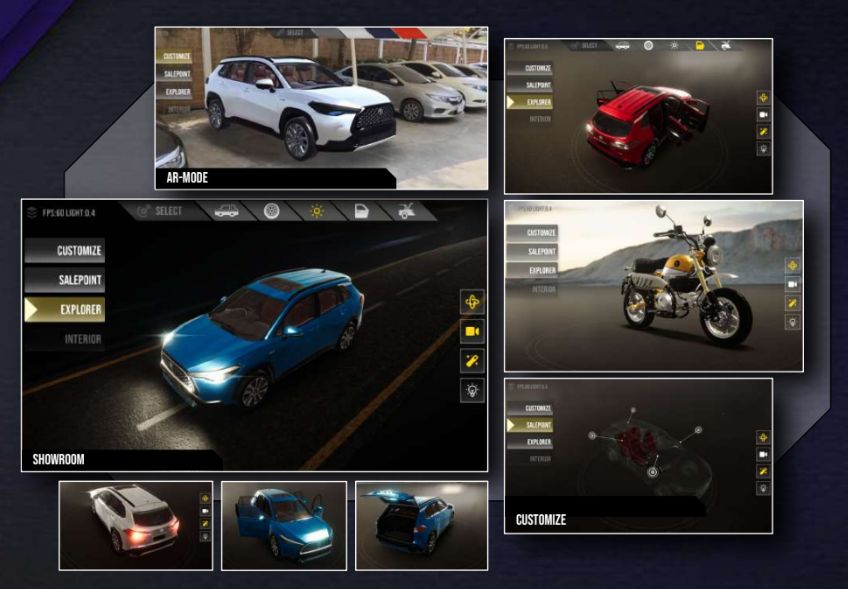The image size is (848, 589).
Task: Open the red car explorer screenshot
Action: [x=638, y=115]
